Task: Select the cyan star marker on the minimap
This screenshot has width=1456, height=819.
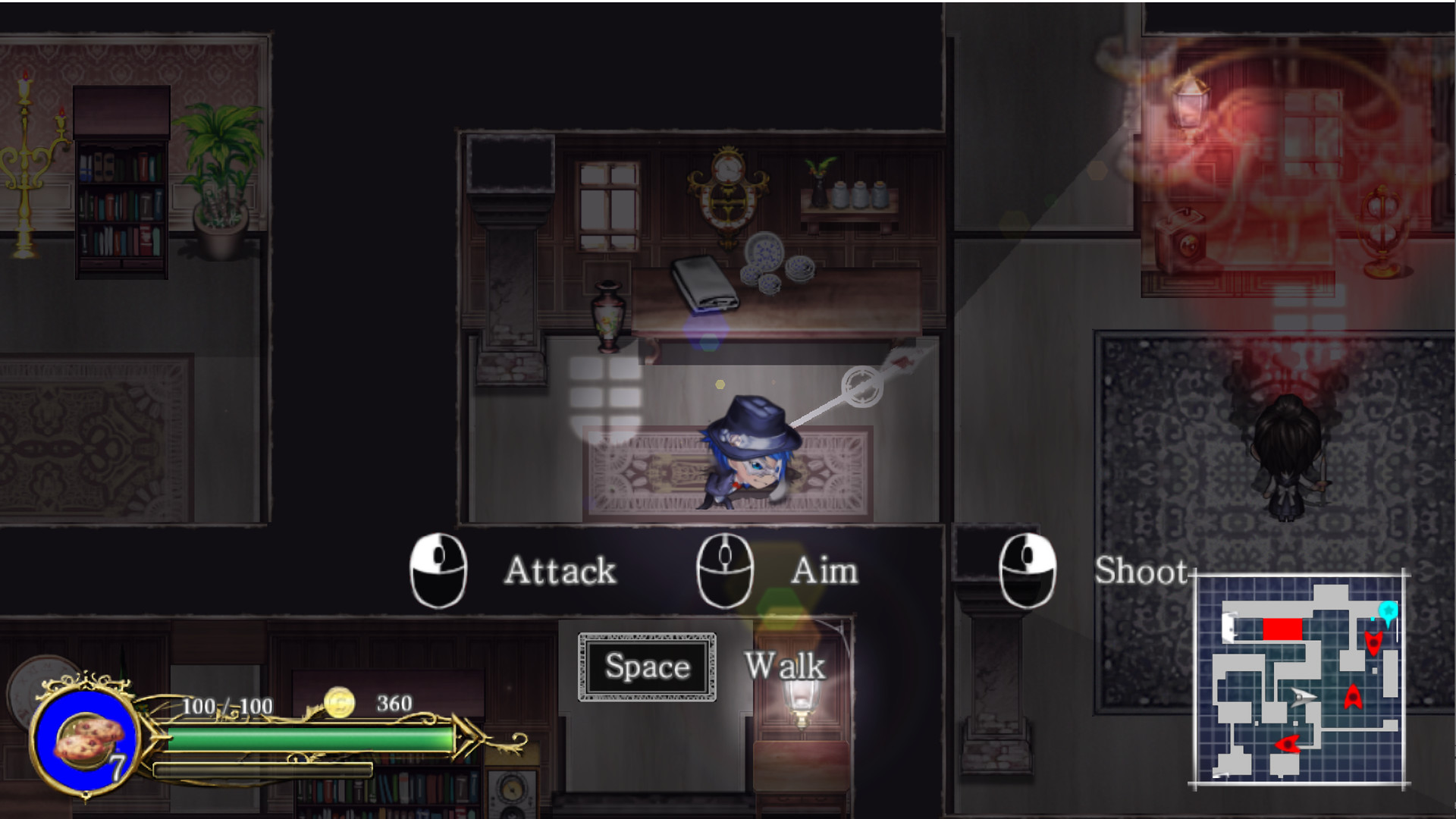Action: pyautogui.click(x=1389, y=611)
